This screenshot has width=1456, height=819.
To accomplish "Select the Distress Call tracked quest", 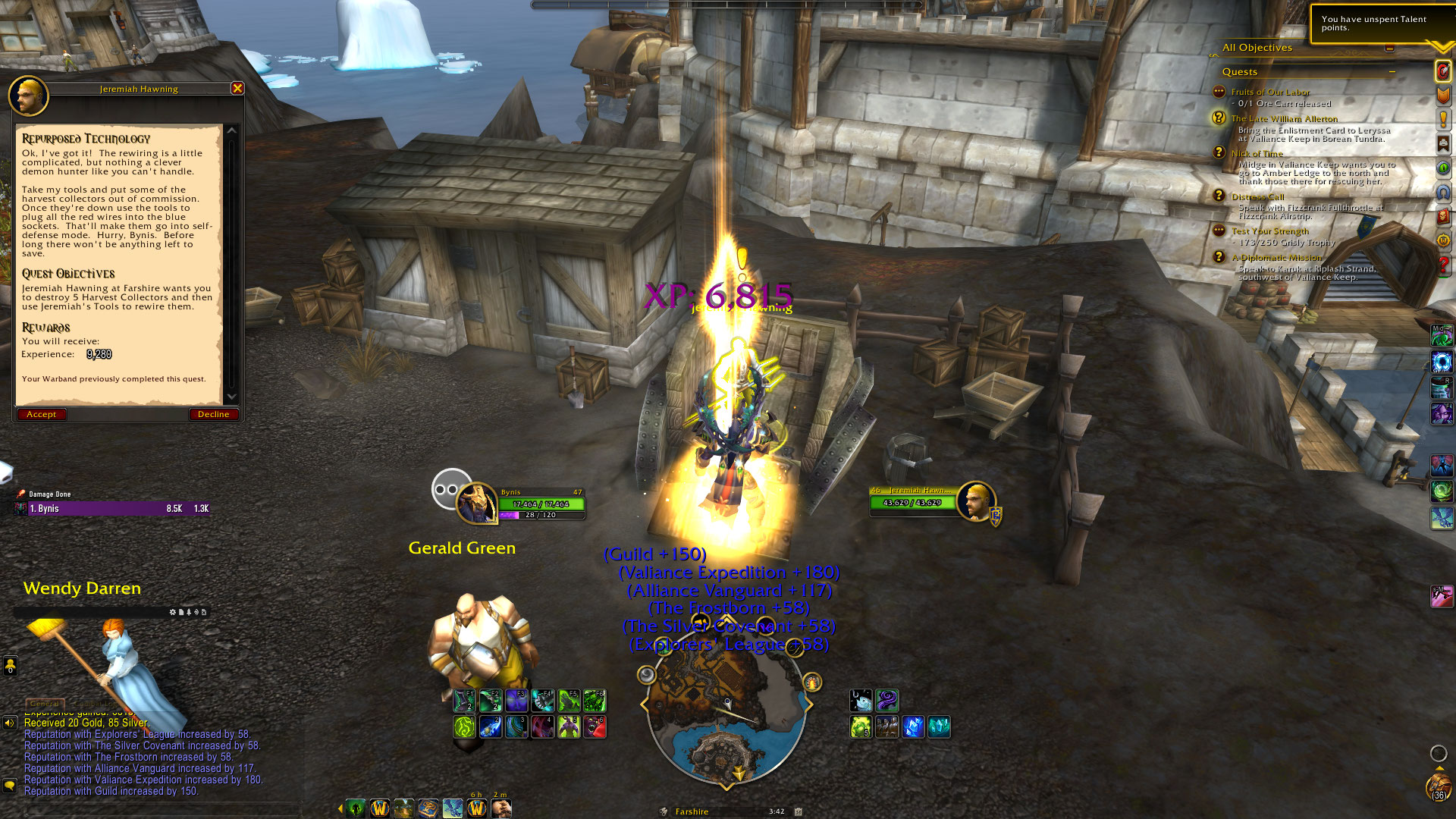I will pos(1257,196).
